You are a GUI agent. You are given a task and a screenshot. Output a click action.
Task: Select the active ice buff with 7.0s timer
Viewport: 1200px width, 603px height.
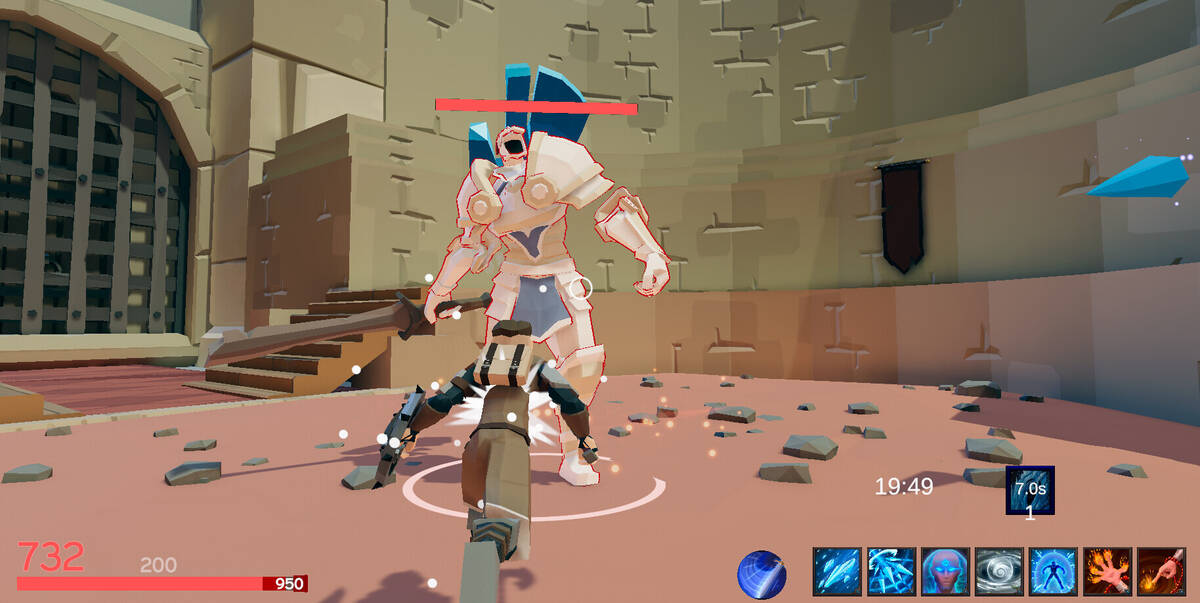click(1030, 491)
